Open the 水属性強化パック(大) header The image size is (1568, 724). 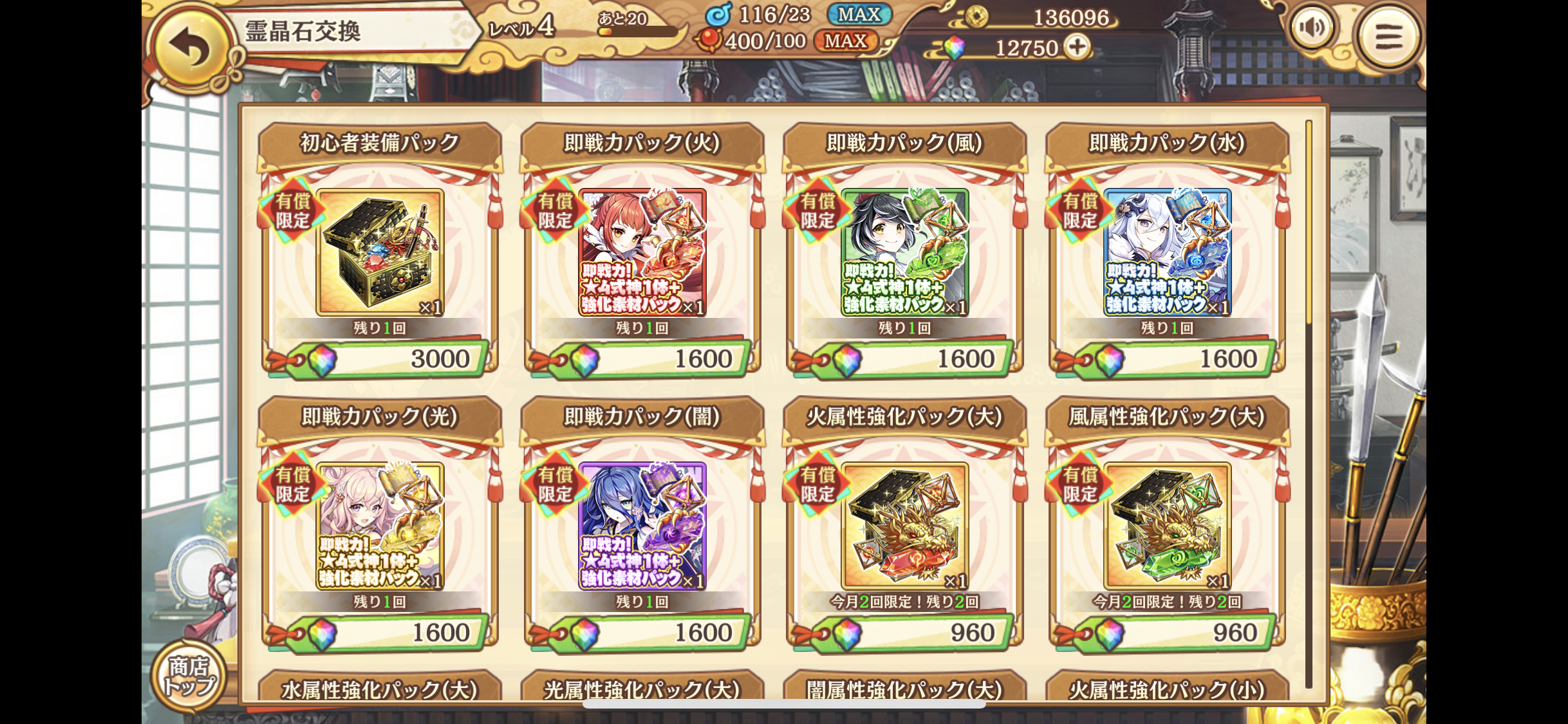(380, 689)
